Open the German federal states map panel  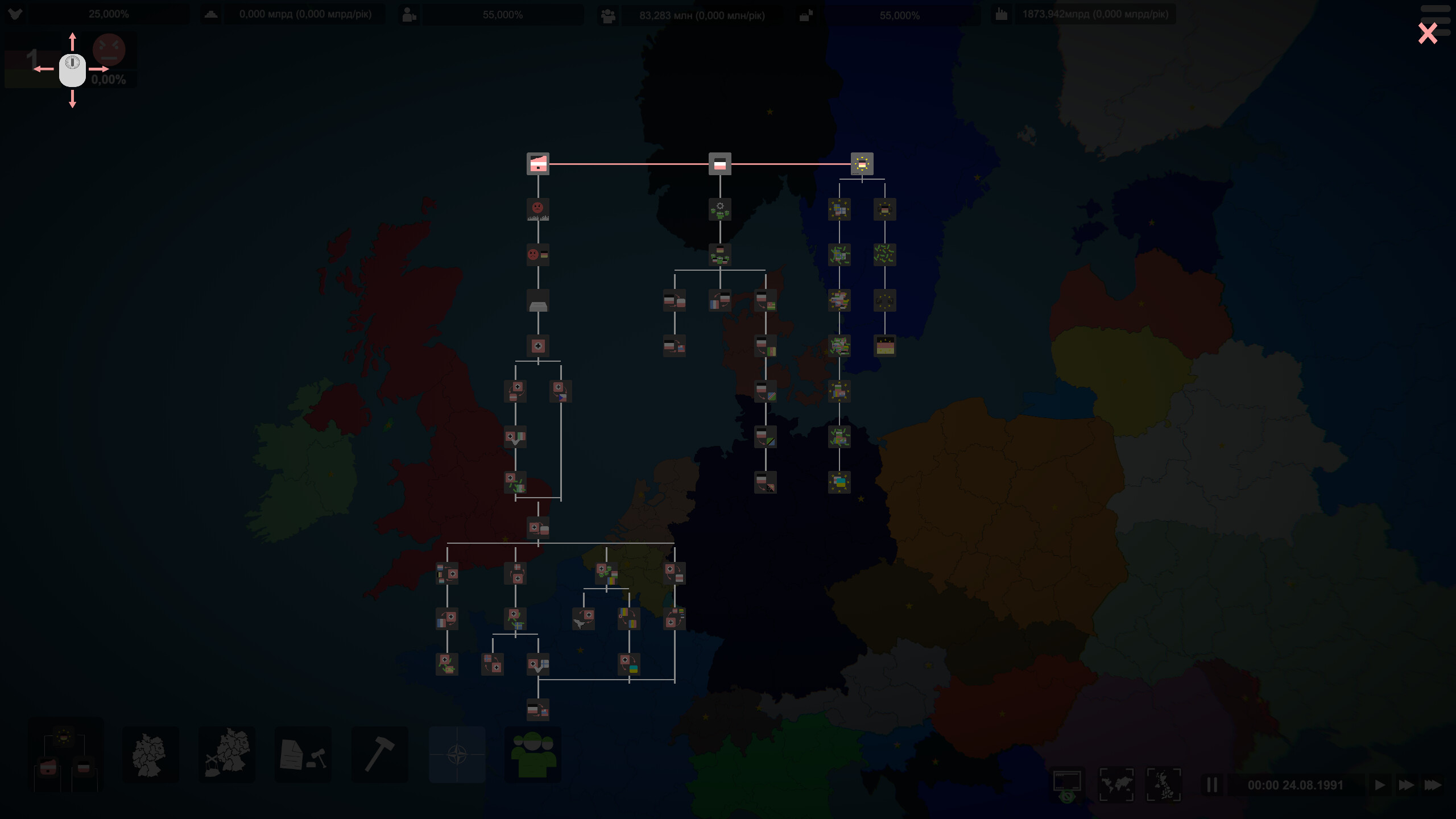pyautogui.click(x=150, y=755)
